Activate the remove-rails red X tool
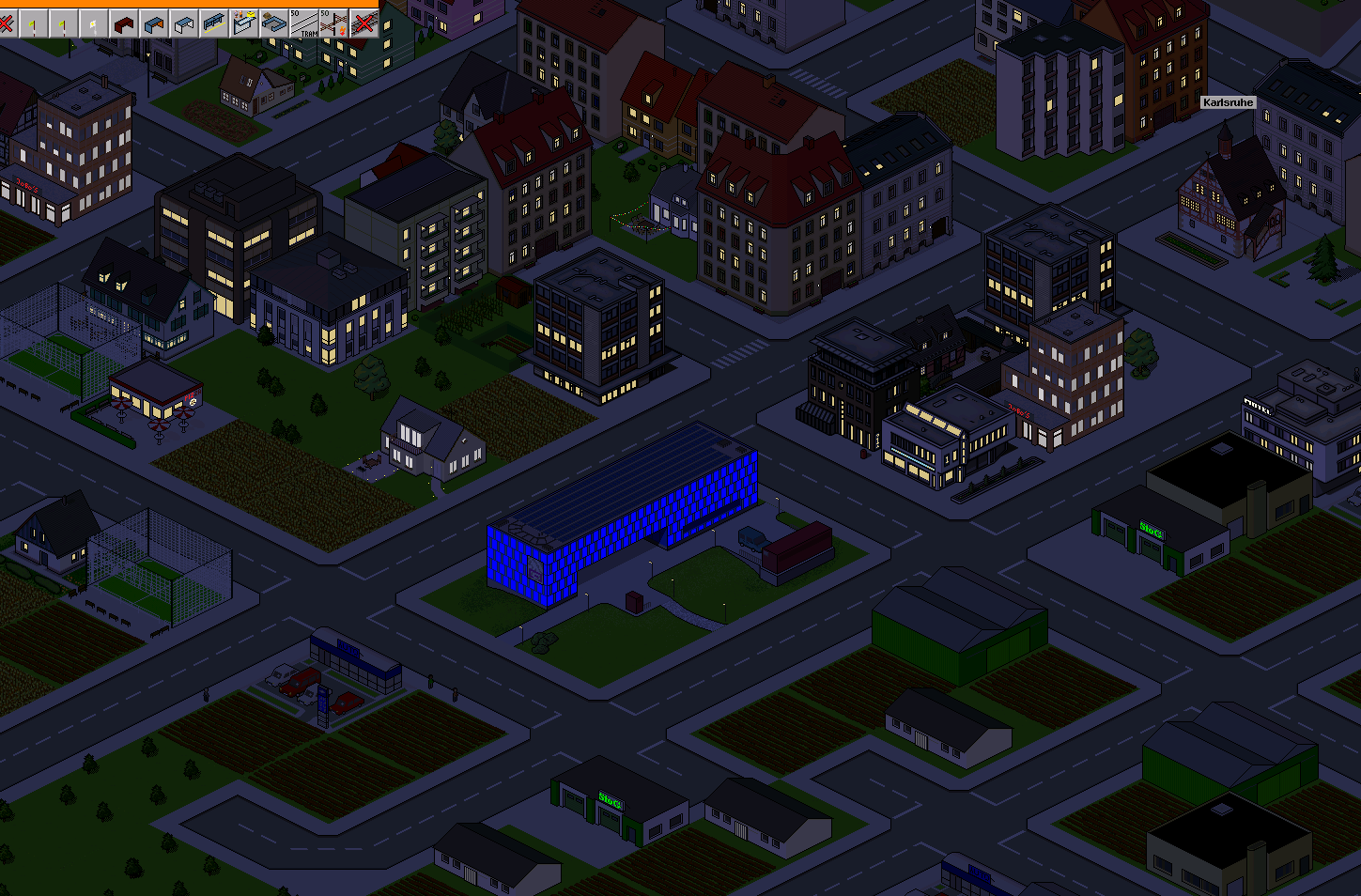This screenshot has width=1361, height=896. 363,23
